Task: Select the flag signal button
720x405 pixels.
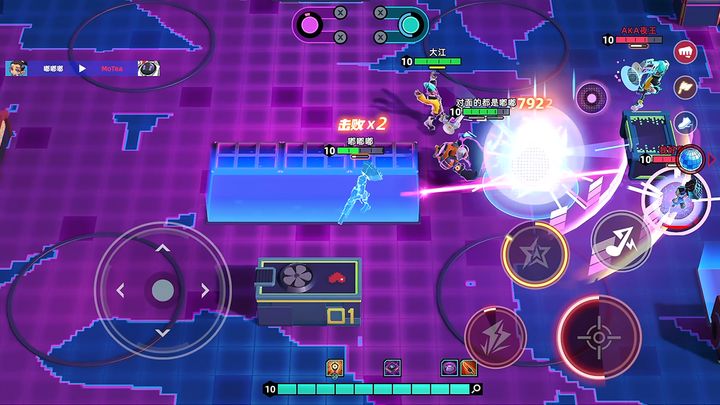Action: [x=685, y=86]
